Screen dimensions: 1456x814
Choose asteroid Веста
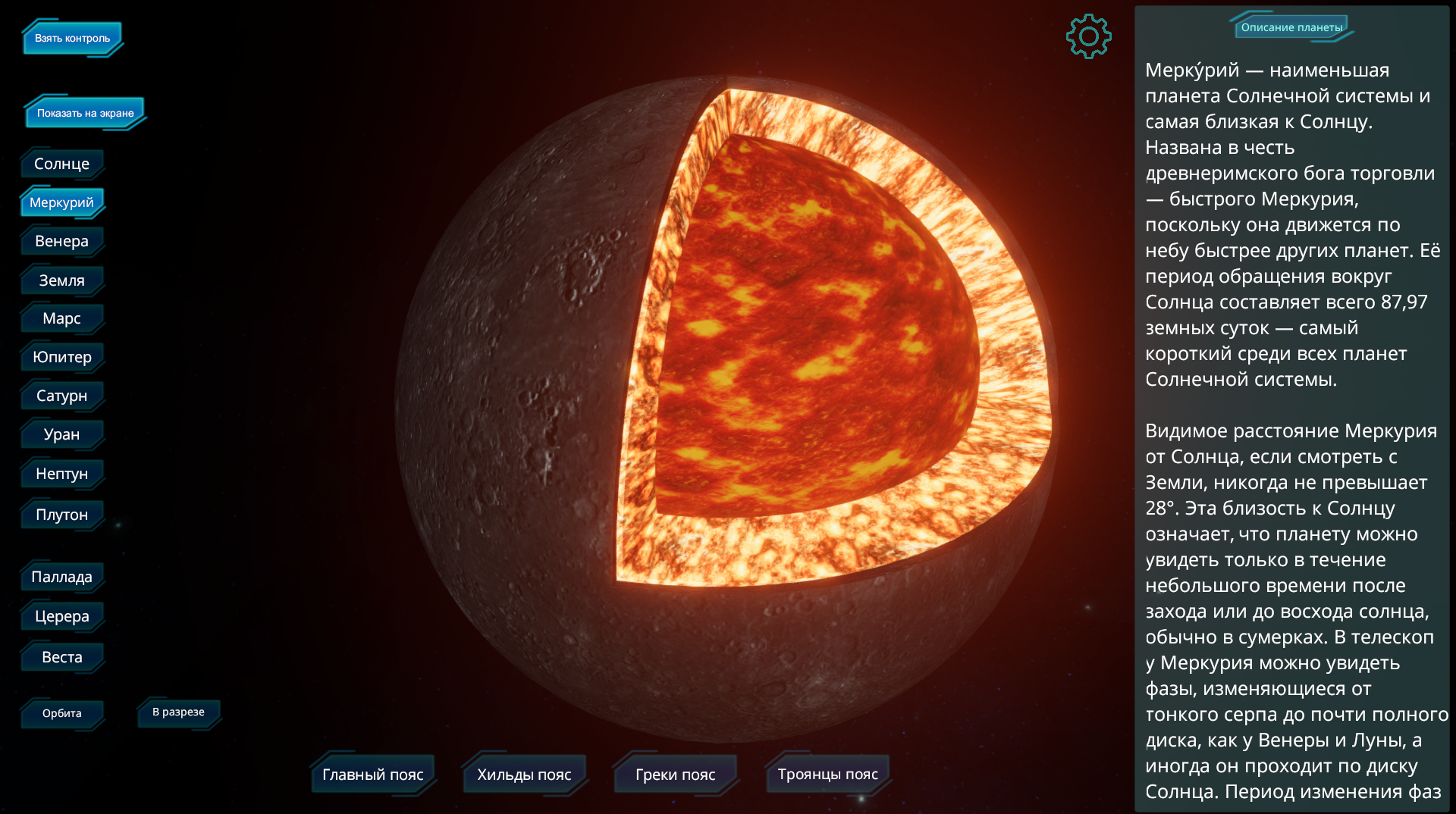(61, 657)
